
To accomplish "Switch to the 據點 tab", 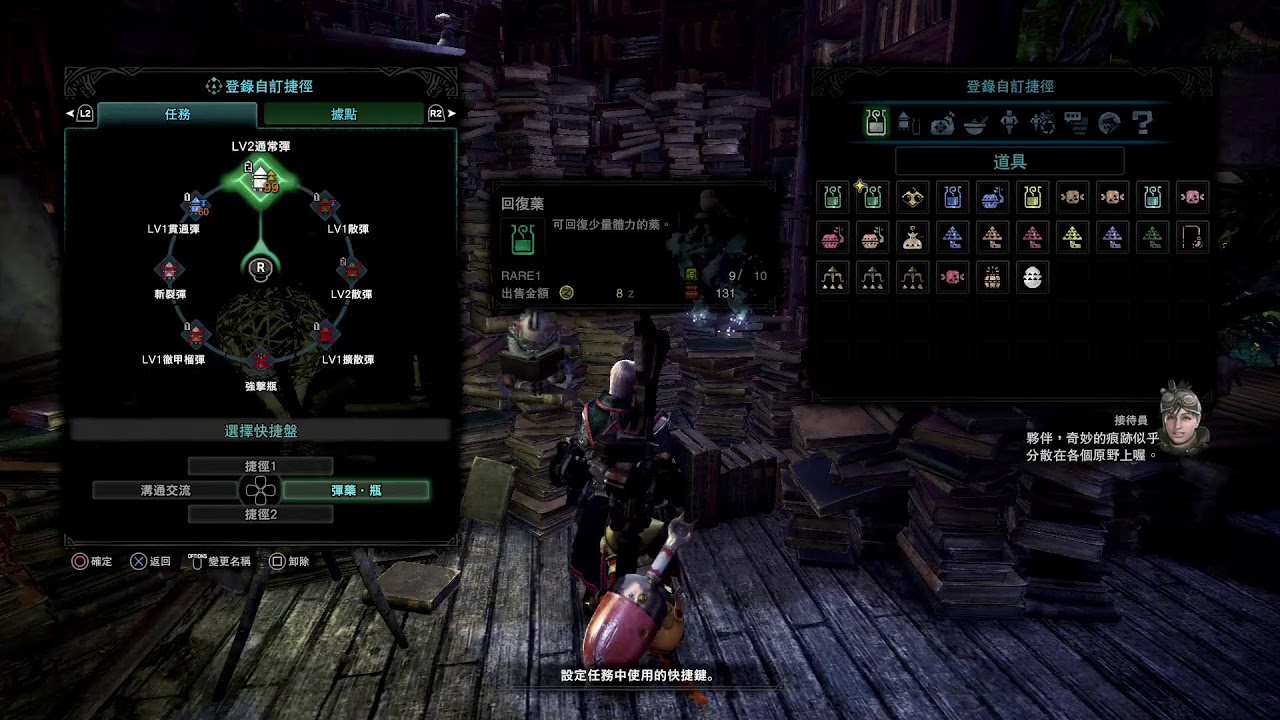I will click(343, 114).
